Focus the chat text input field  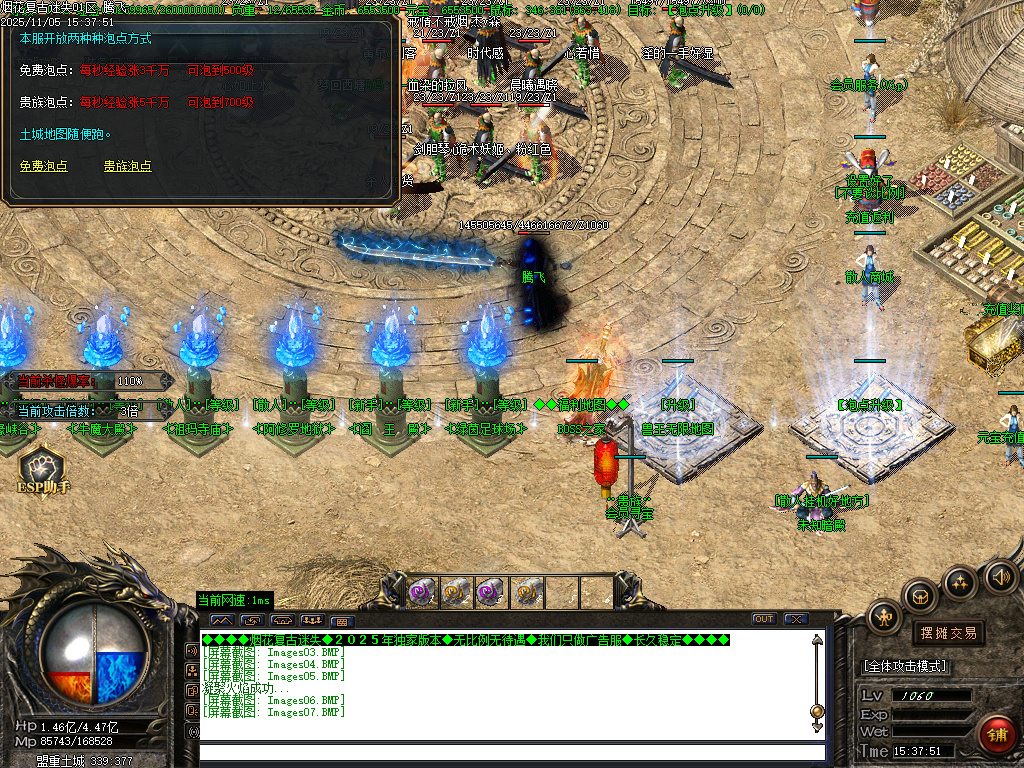pyautogui.click(x=512, y=752)
